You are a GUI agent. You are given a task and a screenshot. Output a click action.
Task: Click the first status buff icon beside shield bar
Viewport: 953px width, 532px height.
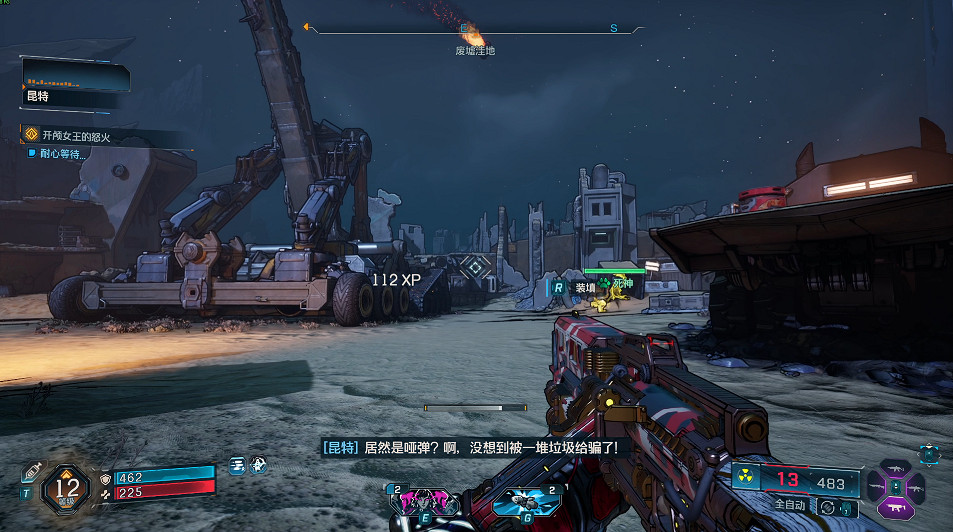238,464
